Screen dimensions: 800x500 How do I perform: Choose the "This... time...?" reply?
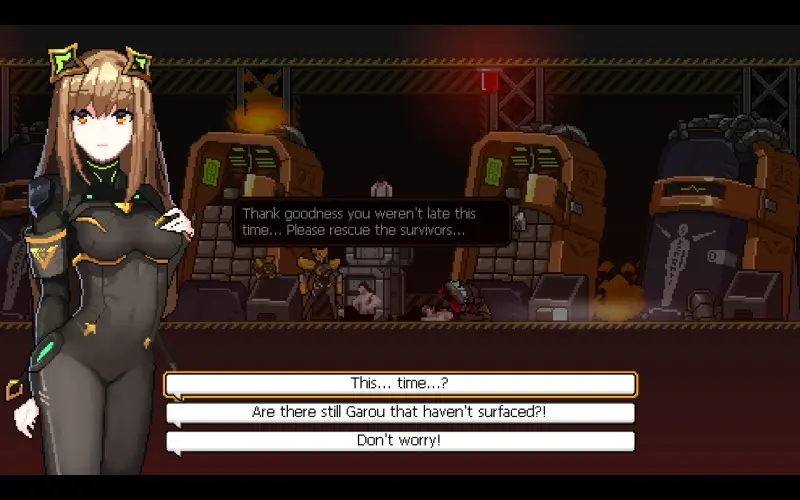coord(400,384)
